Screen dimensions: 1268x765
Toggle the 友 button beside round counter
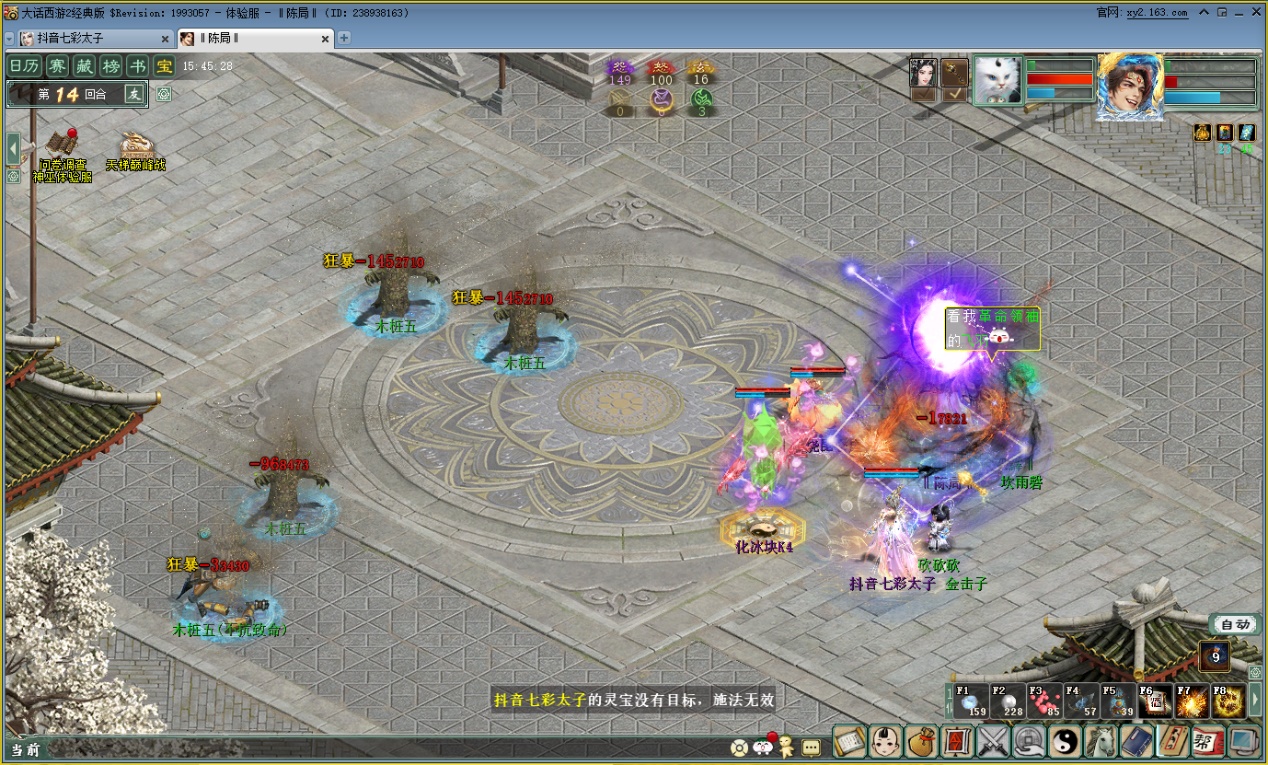point(134,94)
